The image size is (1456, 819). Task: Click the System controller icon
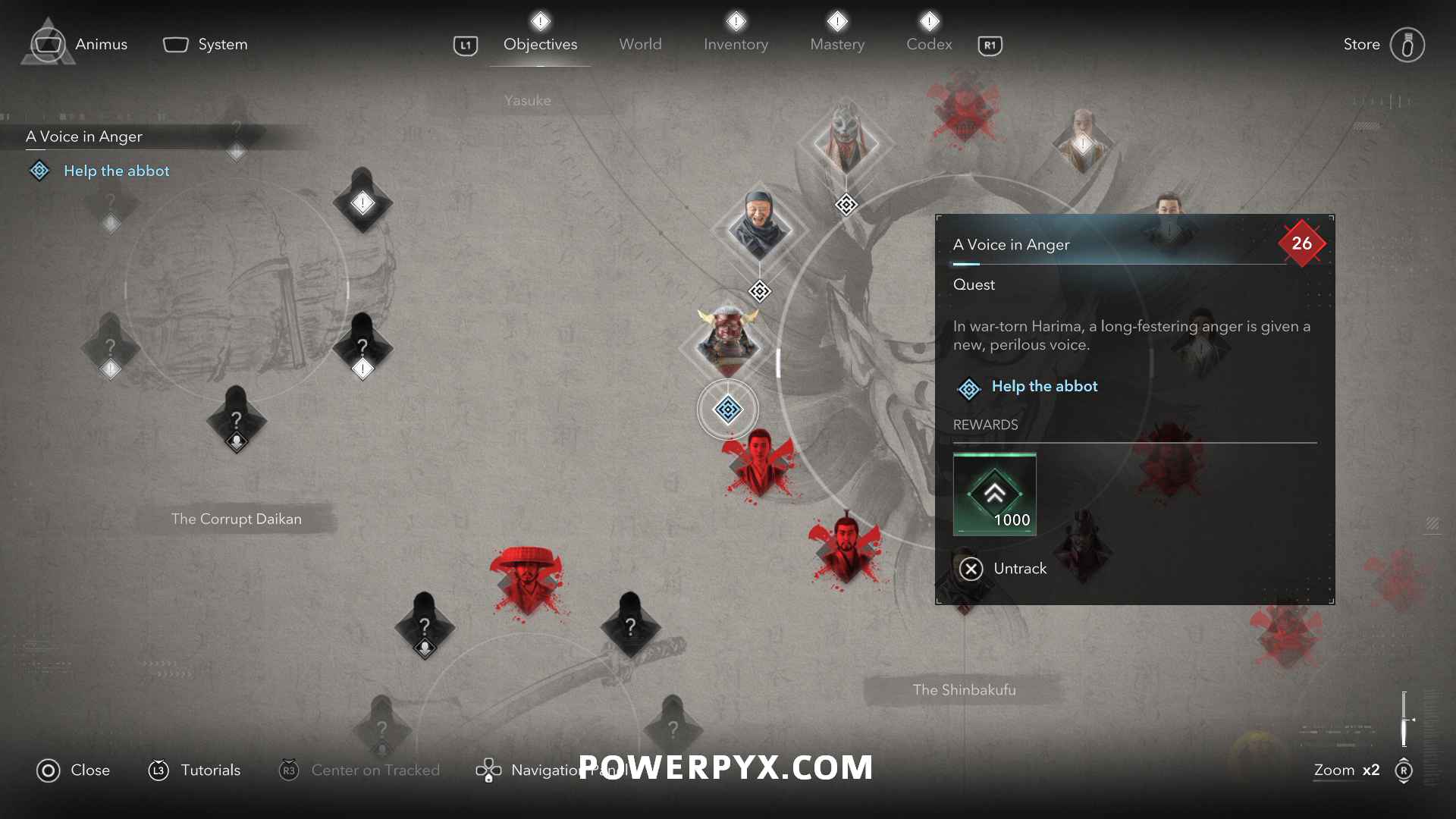(175, 44)
